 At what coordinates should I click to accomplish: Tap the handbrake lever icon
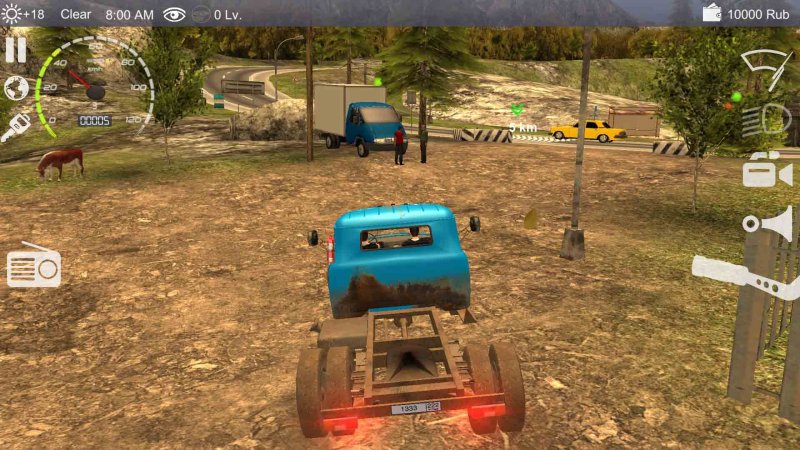[744, 275]
